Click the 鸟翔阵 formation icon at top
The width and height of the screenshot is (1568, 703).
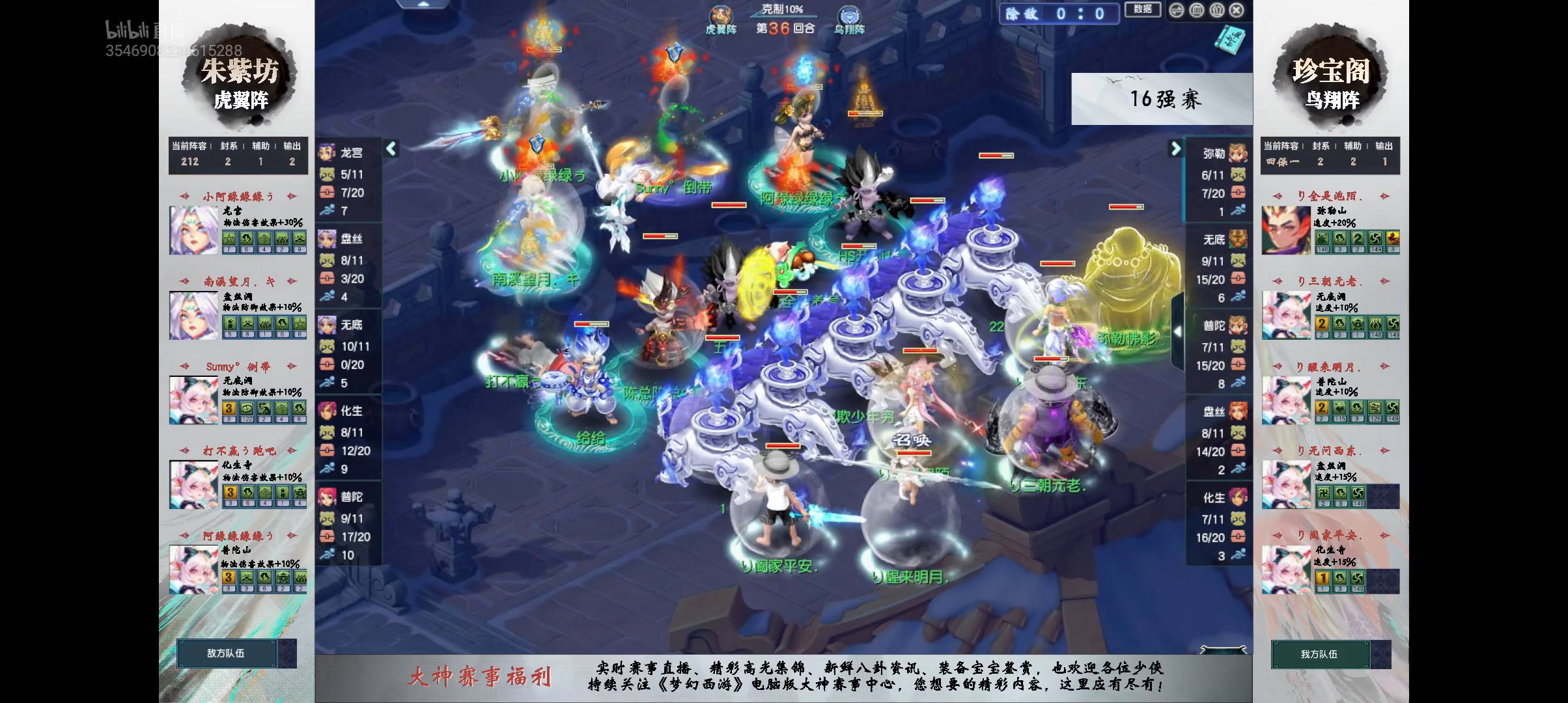click(x=848, y=18)
